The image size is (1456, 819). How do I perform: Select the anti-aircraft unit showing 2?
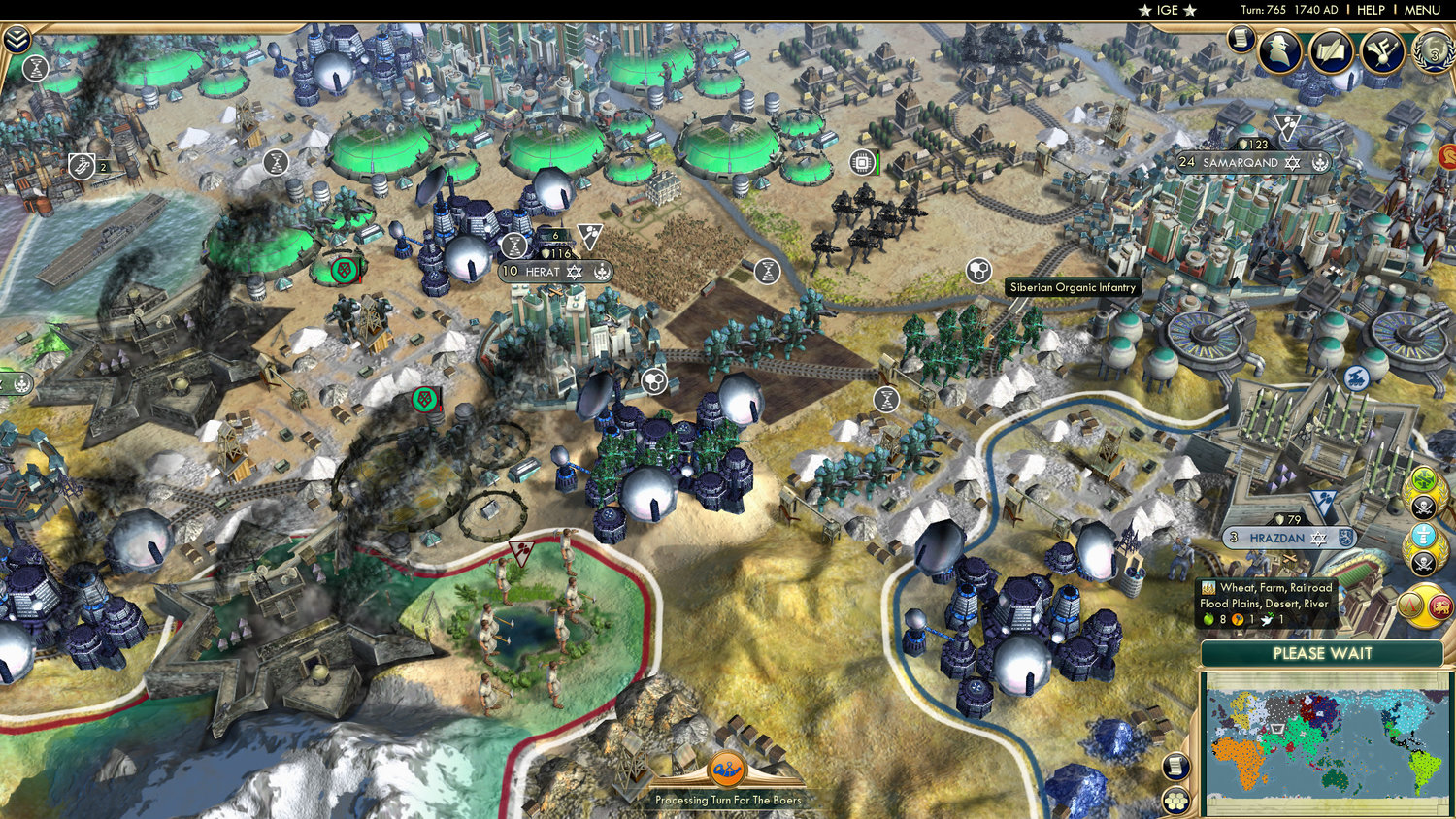pyautogui.click(x=83, y=165)
